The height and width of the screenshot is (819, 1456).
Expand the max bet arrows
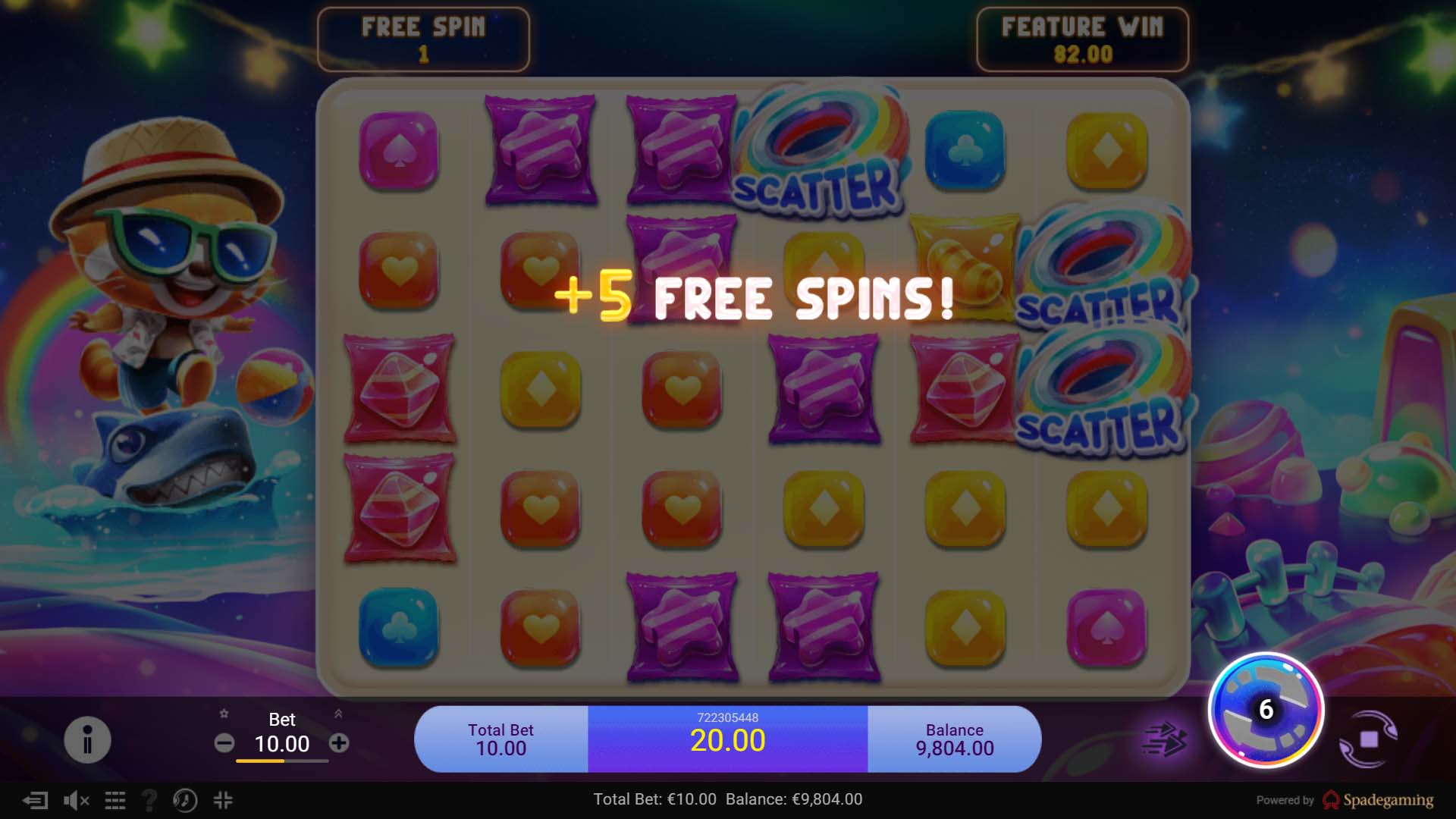click(339, 714)
